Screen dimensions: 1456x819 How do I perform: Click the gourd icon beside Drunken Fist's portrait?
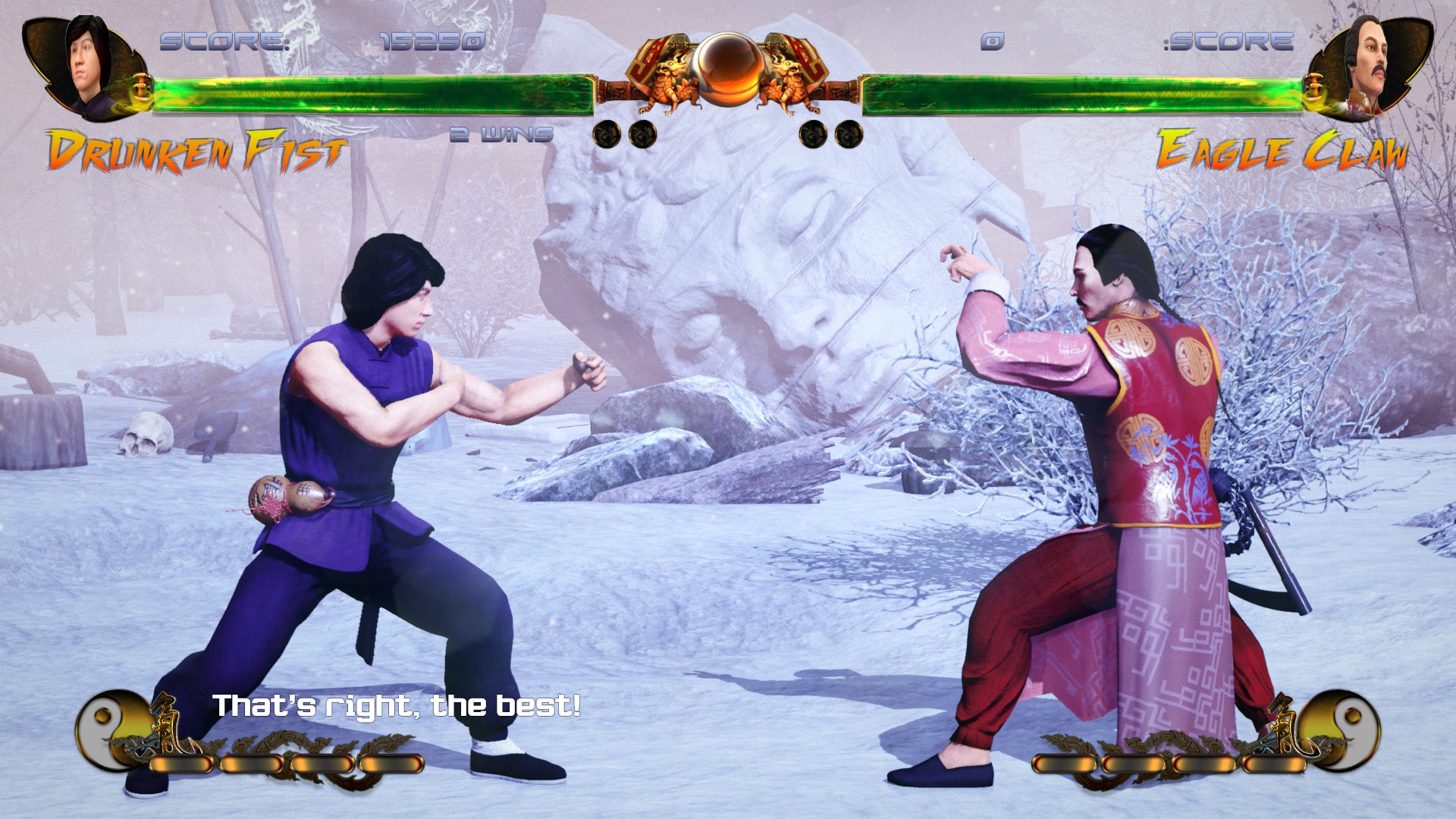tap(141, 86)
